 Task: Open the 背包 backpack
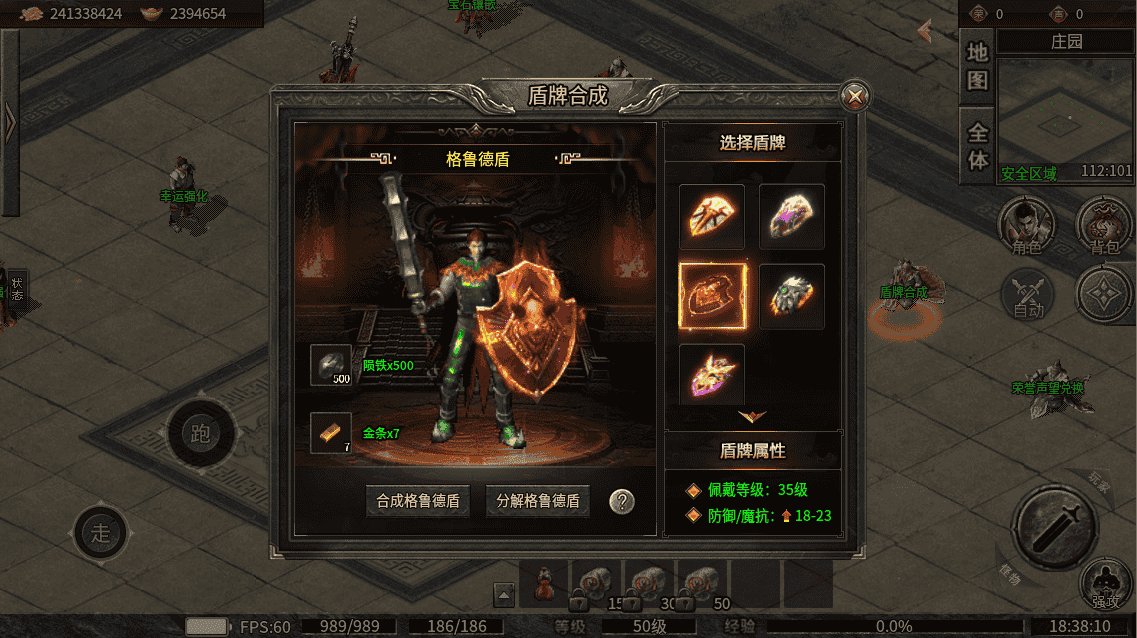tap(1104, 224)
